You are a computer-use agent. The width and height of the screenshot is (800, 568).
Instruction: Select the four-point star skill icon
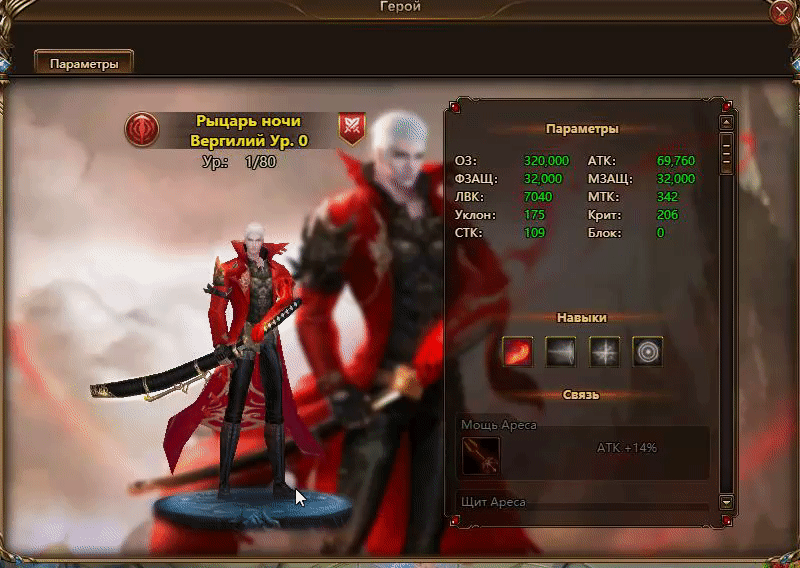pyautogui.click(x=604, y=351)
